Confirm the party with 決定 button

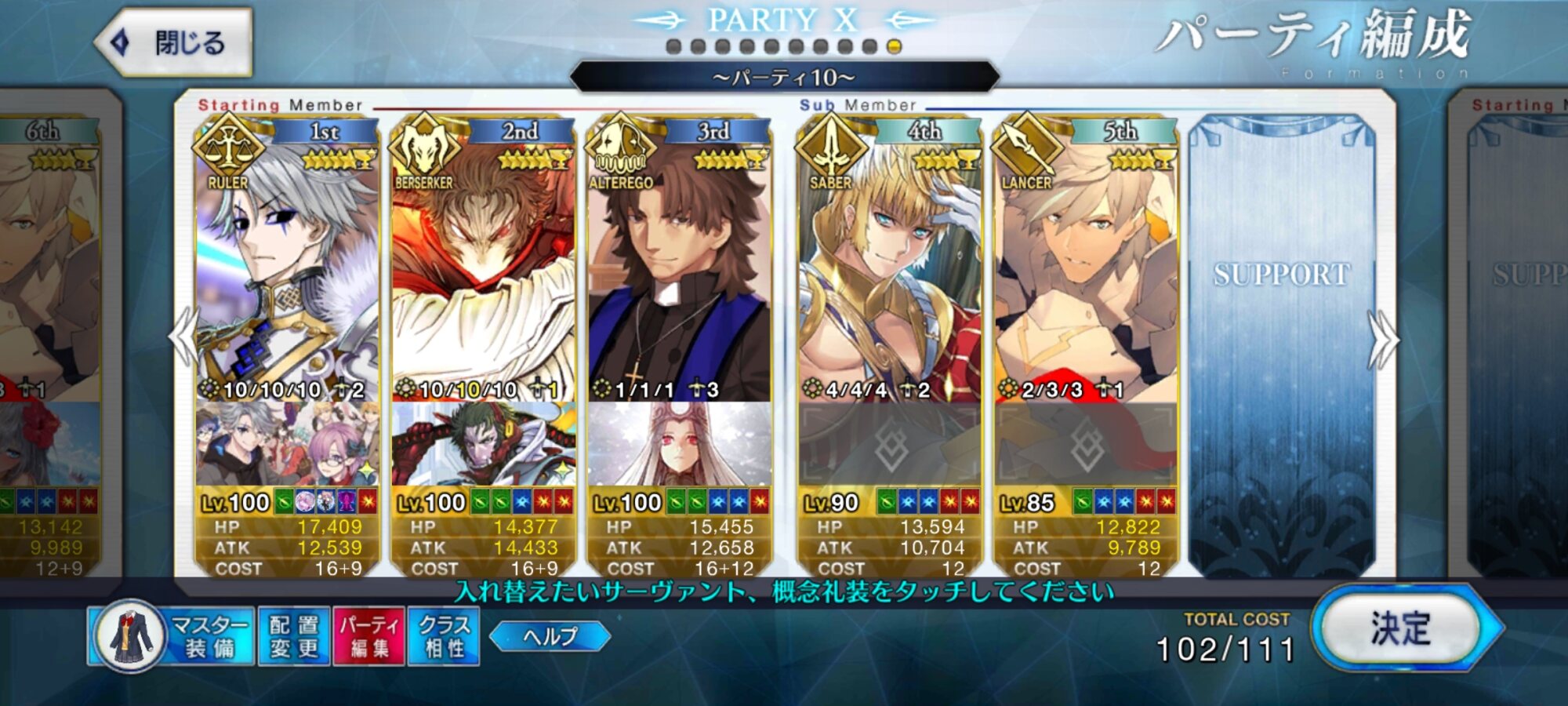coord(1401,628)
